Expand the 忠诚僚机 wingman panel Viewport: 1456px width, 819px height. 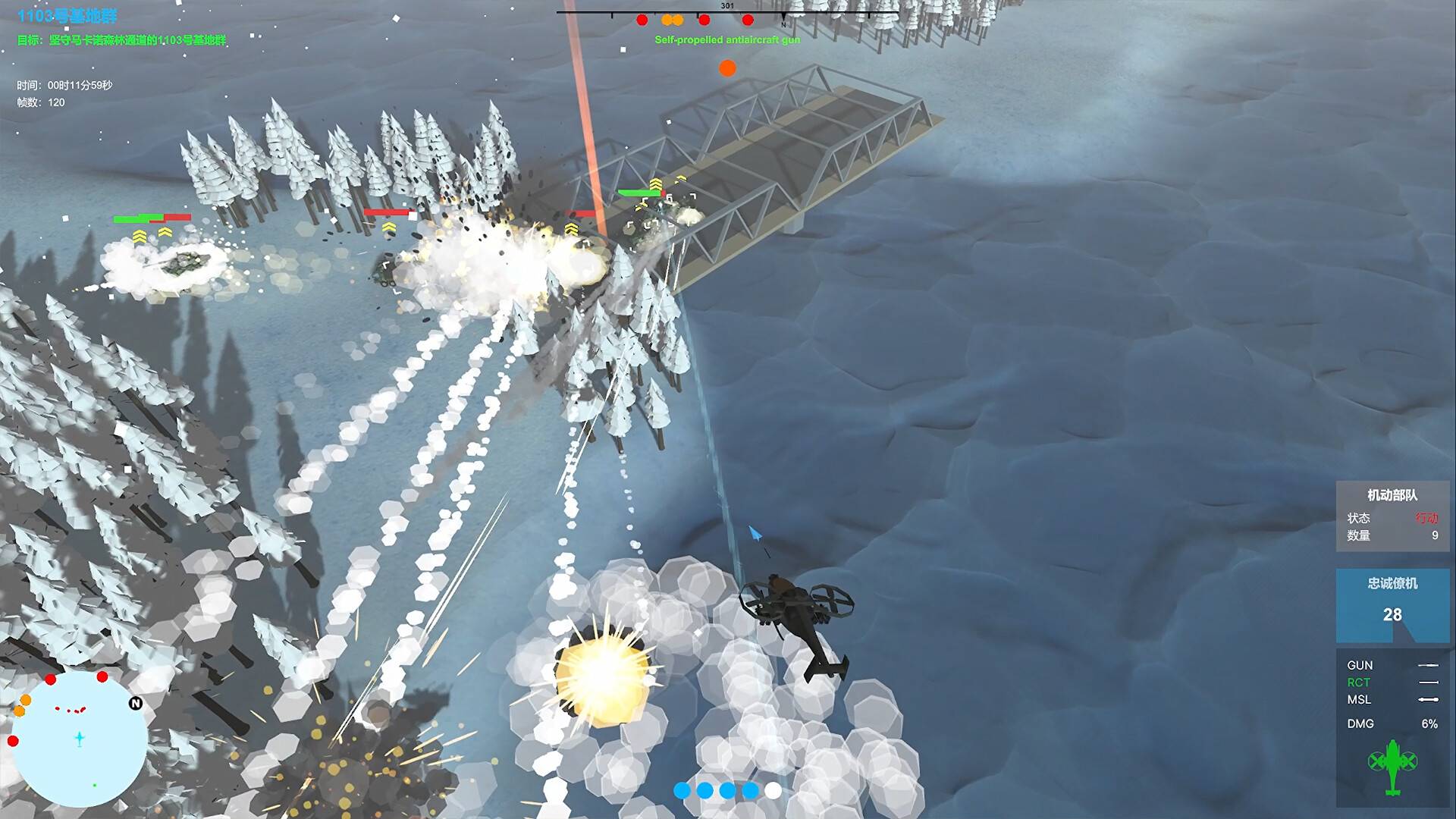coord(1392,584)
